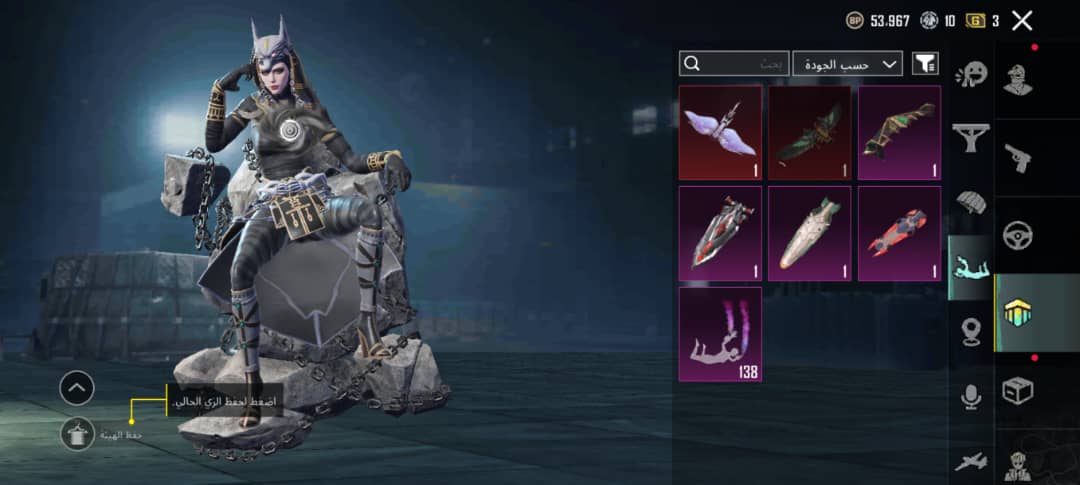Switch to the map pin sub-tab
The image size is (1080, 485).
click(x=970, y=332)
